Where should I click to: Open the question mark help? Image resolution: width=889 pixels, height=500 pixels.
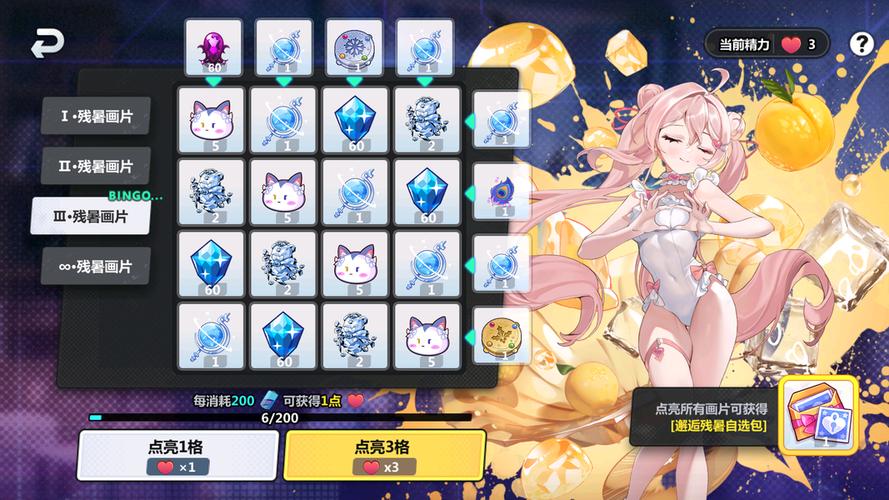click(861, 44)
